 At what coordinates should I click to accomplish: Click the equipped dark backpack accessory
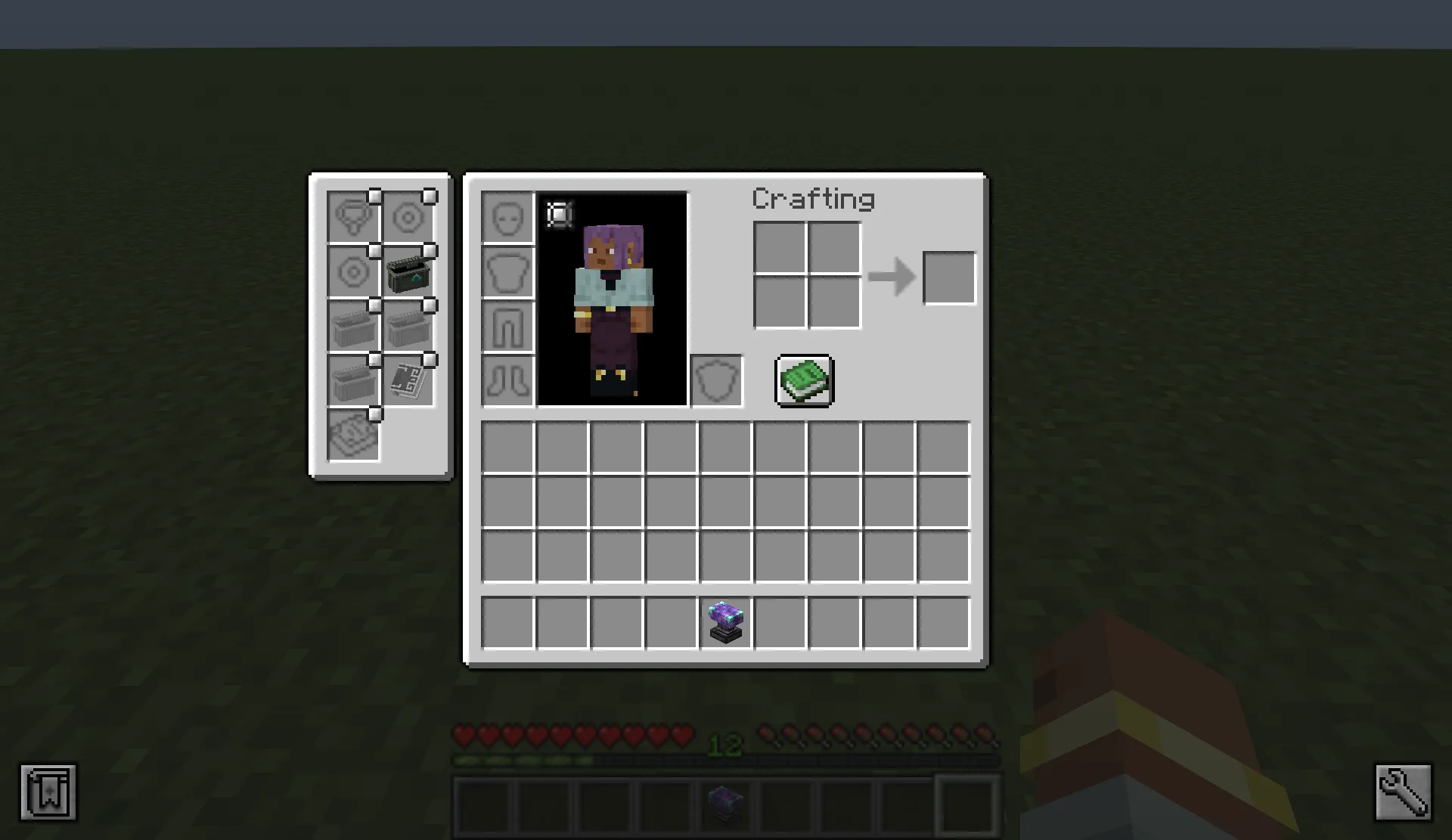pyautogui.click(x=408, y=272)
